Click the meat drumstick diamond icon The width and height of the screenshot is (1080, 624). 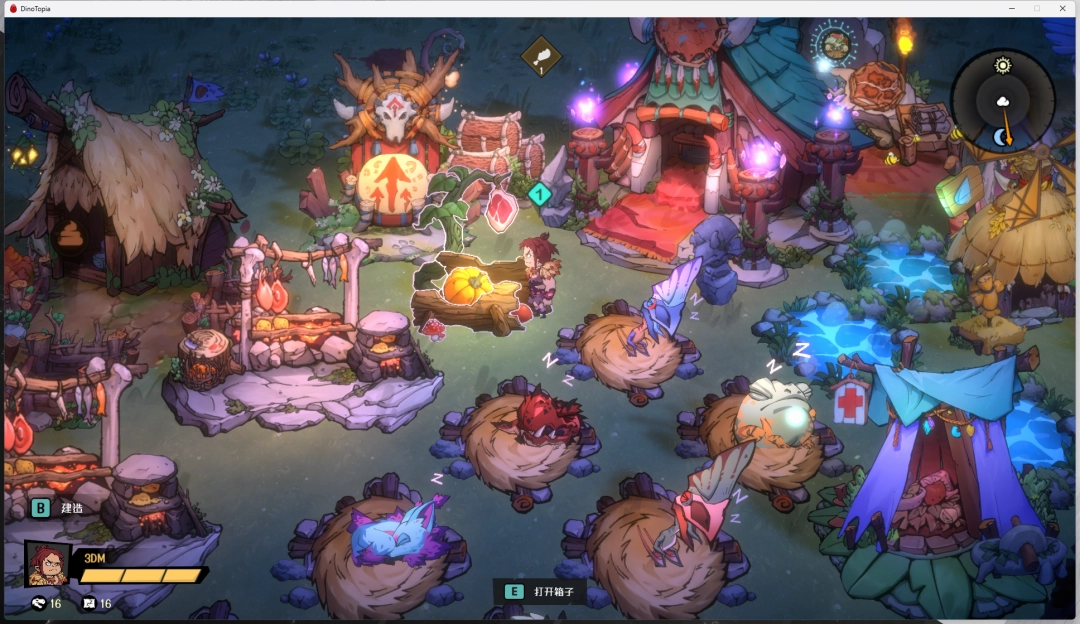click(541, 55)
